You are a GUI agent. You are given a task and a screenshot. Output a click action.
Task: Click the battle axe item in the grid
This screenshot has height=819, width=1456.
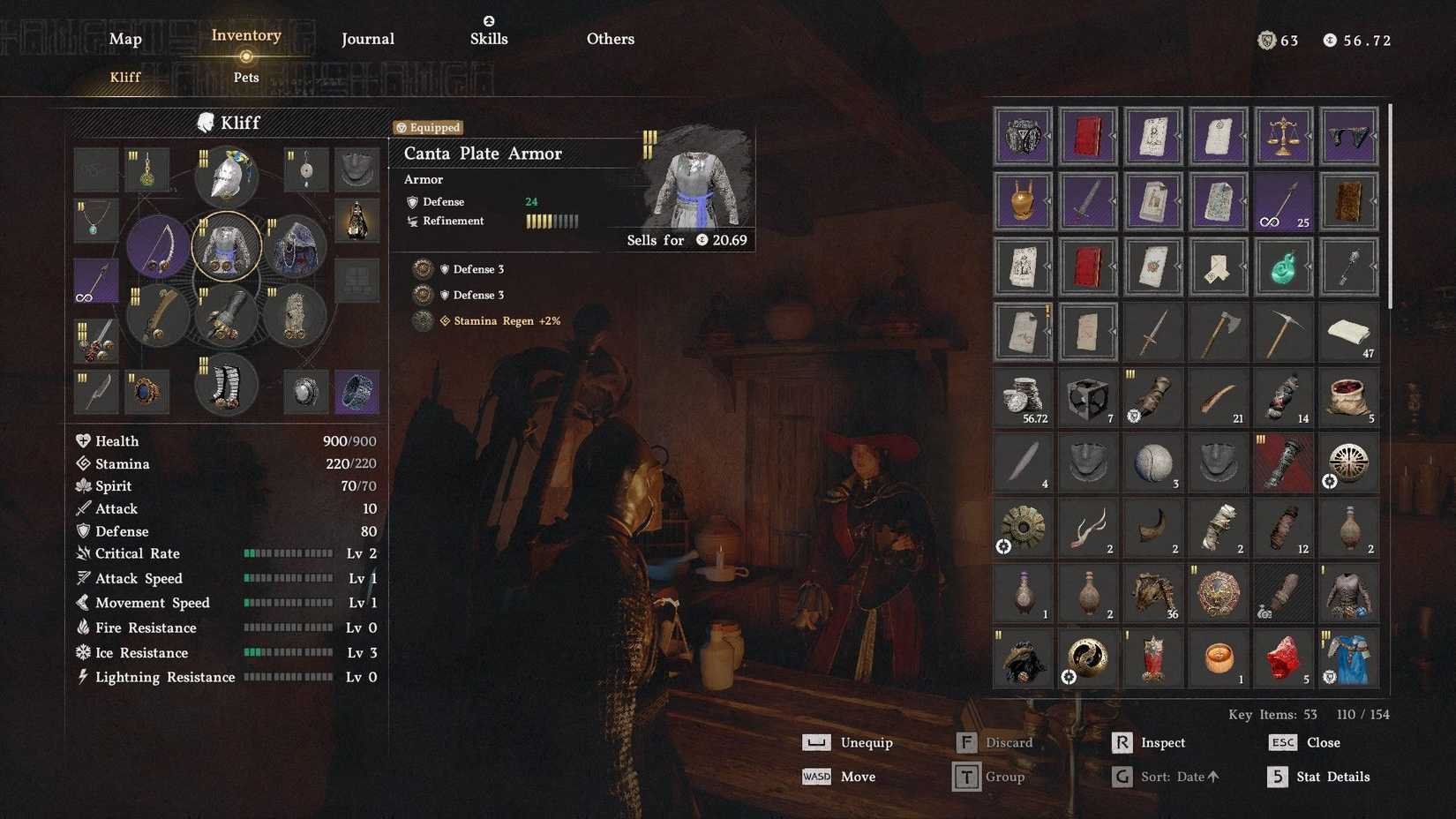click(x=1218, y=331)
